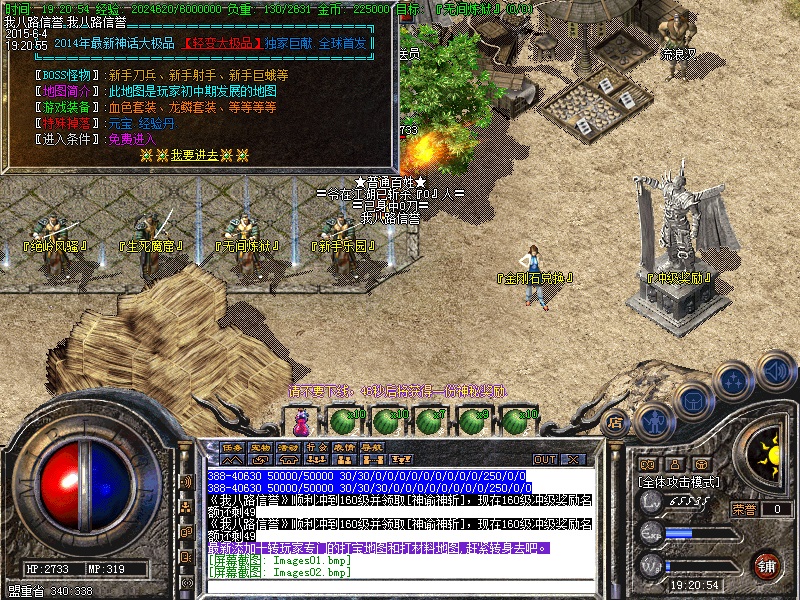Open the map icon above attack mode
This screenshot has width=800, height=600.
[x=647, y=464]
